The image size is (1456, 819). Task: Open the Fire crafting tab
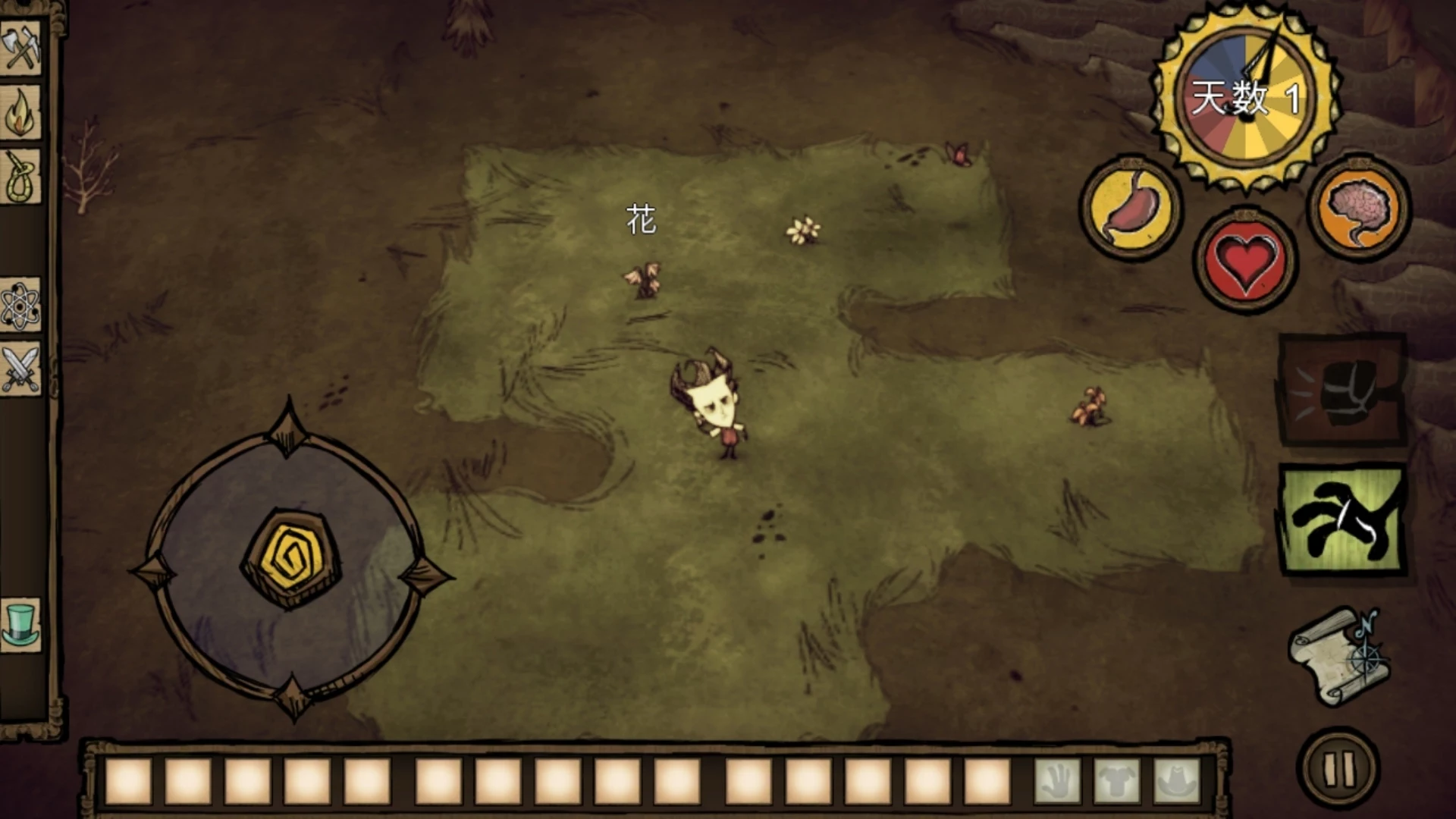tap(20, 112)
